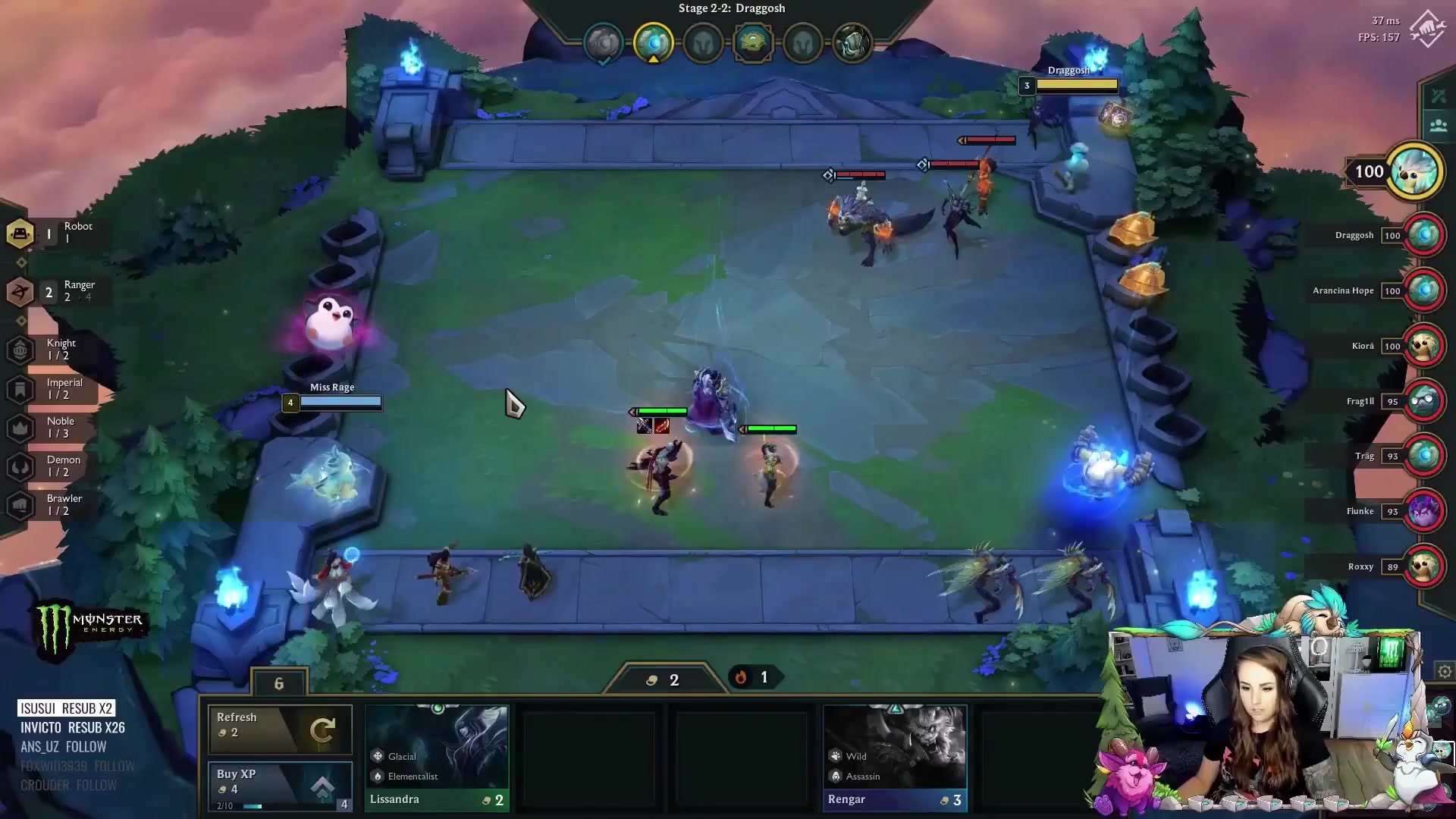Screen dimensions: 1456x819
Task: Select Frag1ll in the player list
Action: (1423, 401)
